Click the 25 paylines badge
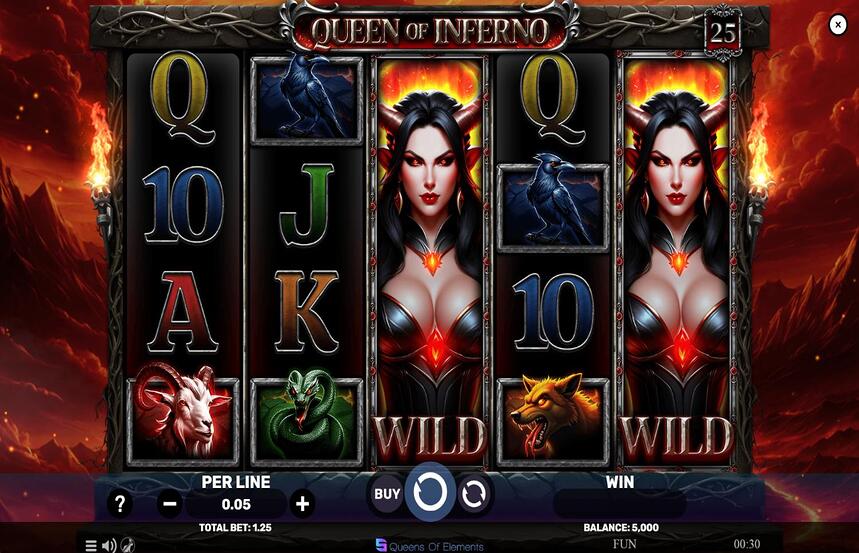 [x=723, y=33]
